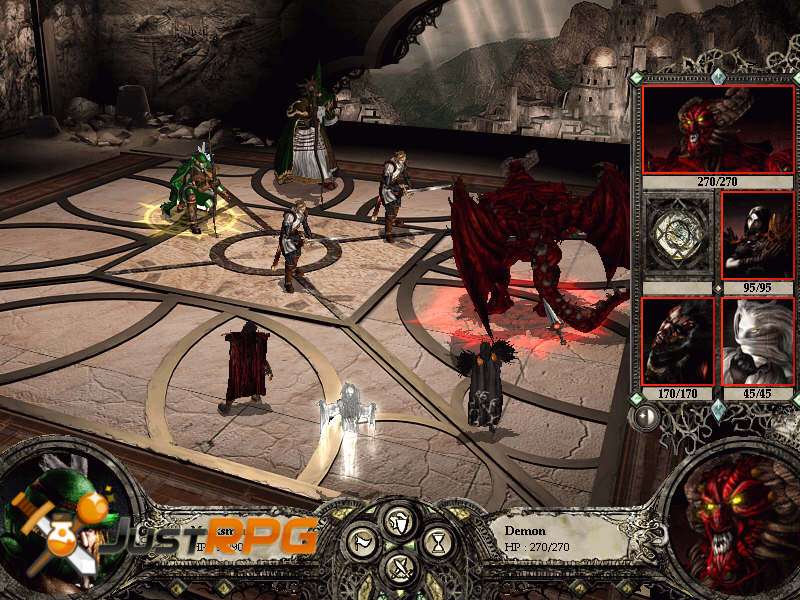Click the round toggle button below the party panel
Viewport: 800px width, 600px height.
(646, 417)
